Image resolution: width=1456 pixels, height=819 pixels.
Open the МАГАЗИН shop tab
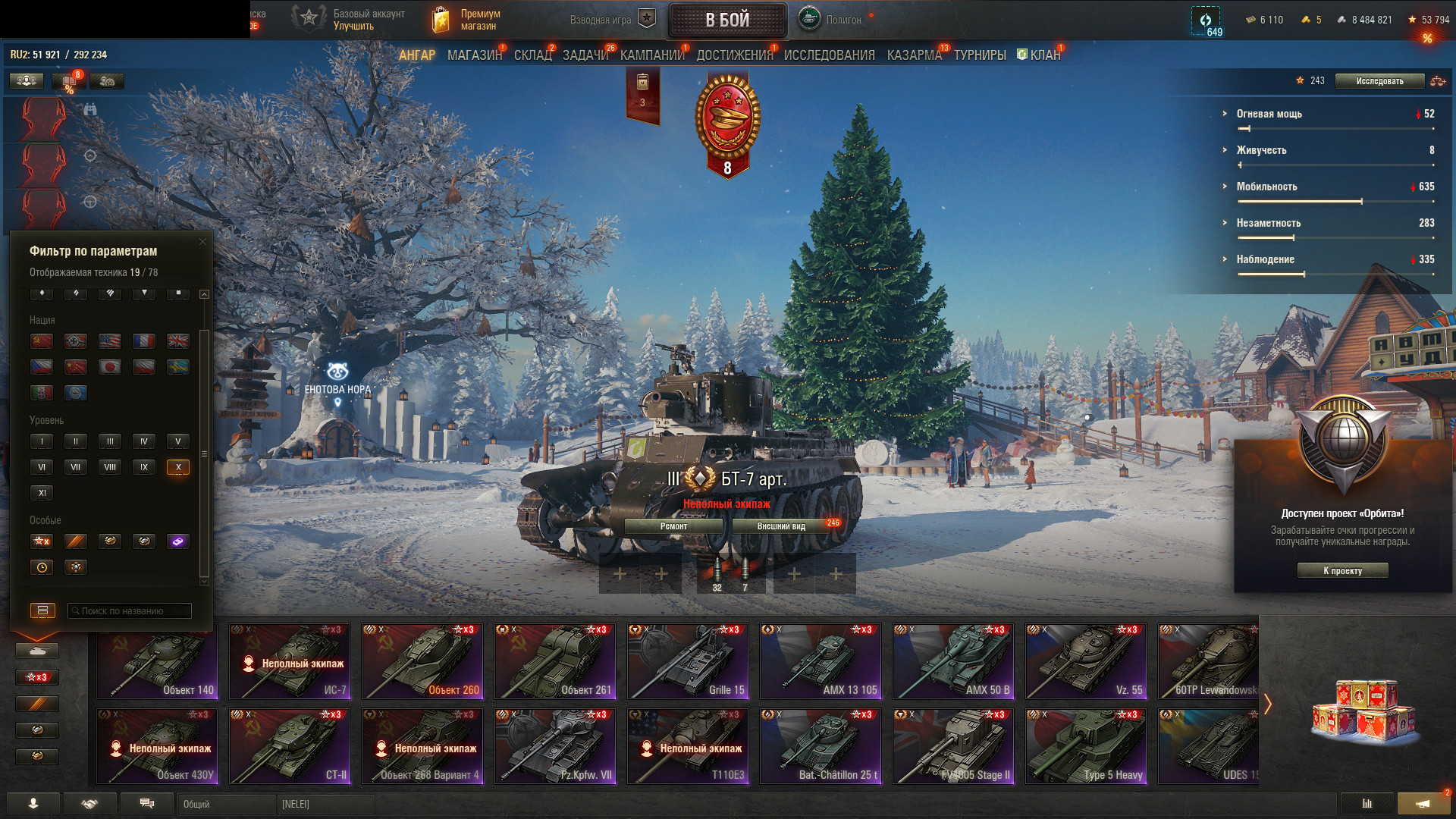[x=474, y=55]
